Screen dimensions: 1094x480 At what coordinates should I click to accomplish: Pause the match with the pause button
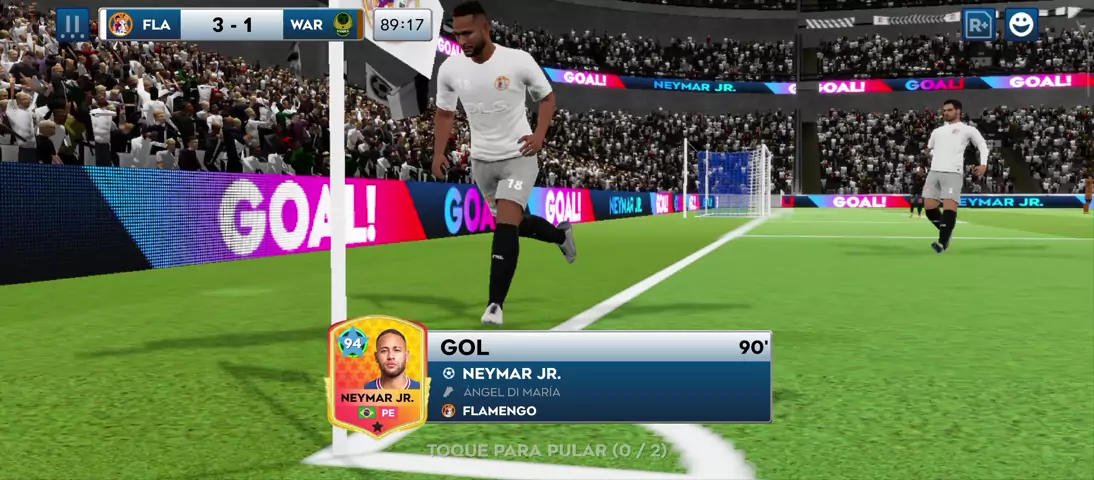tap(72, 24)
